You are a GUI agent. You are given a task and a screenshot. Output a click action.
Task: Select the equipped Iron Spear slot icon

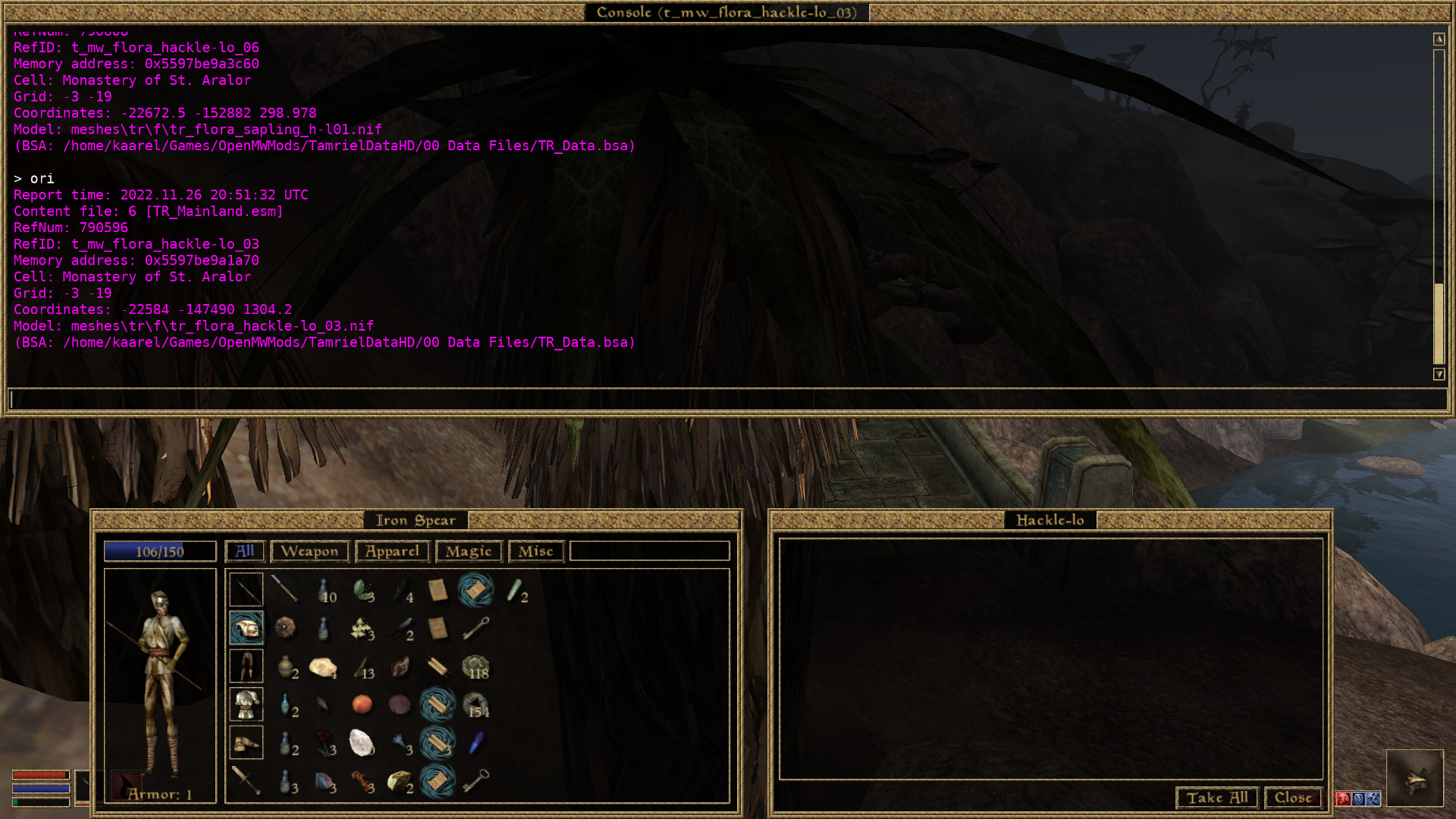[245, 588]
